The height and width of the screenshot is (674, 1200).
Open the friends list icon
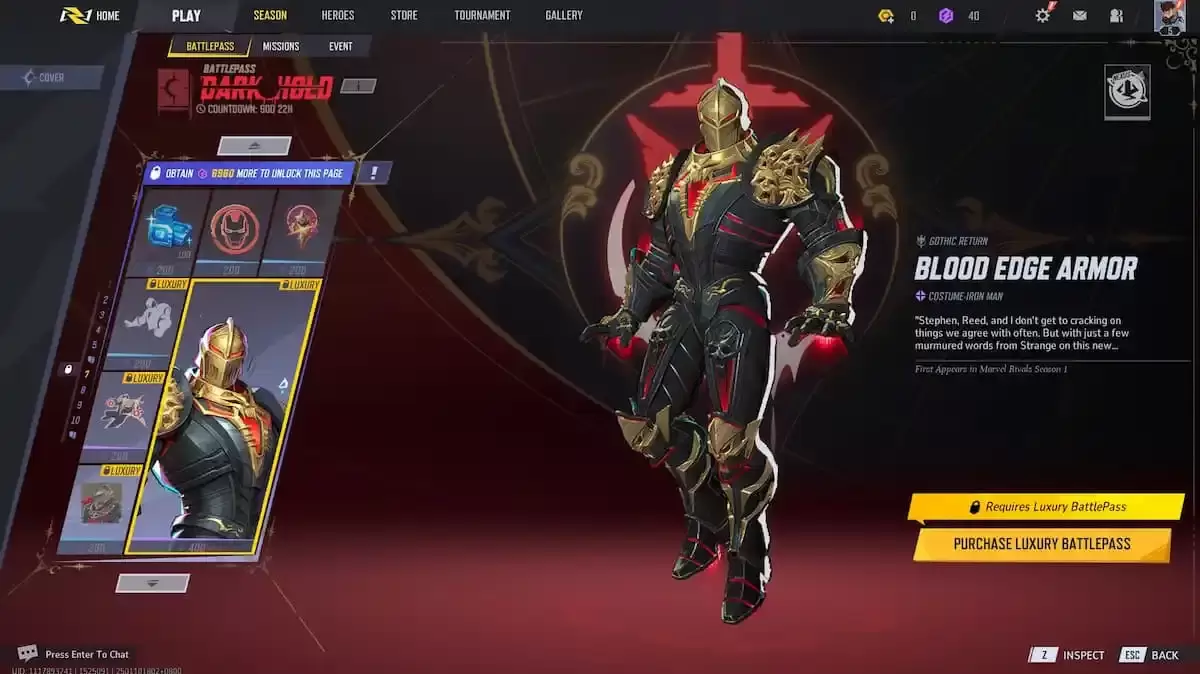(x=1116, y=16)
